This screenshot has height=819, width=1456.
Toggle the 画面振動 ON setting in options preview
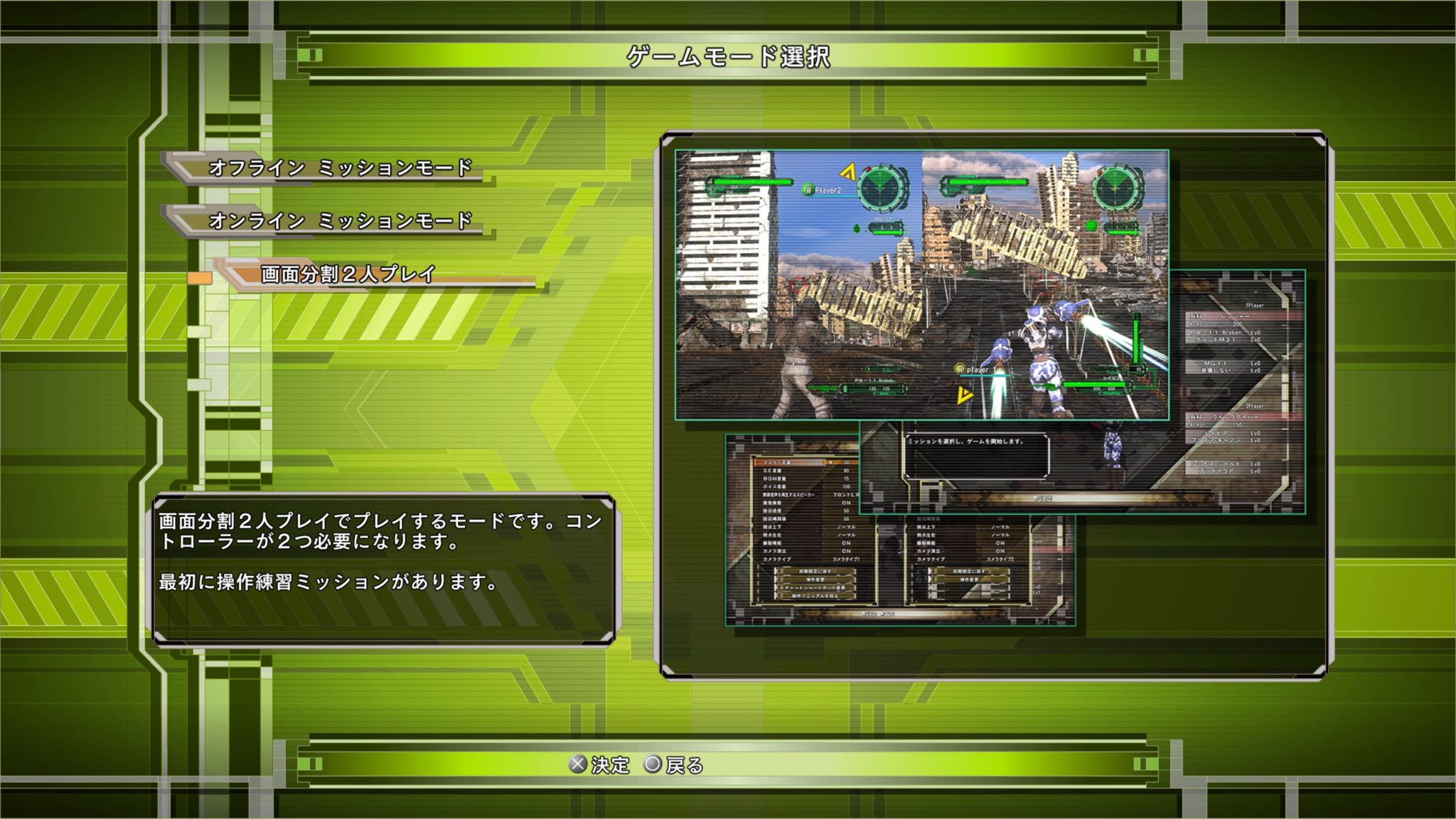pyautogui.click(x=847, y=502)
